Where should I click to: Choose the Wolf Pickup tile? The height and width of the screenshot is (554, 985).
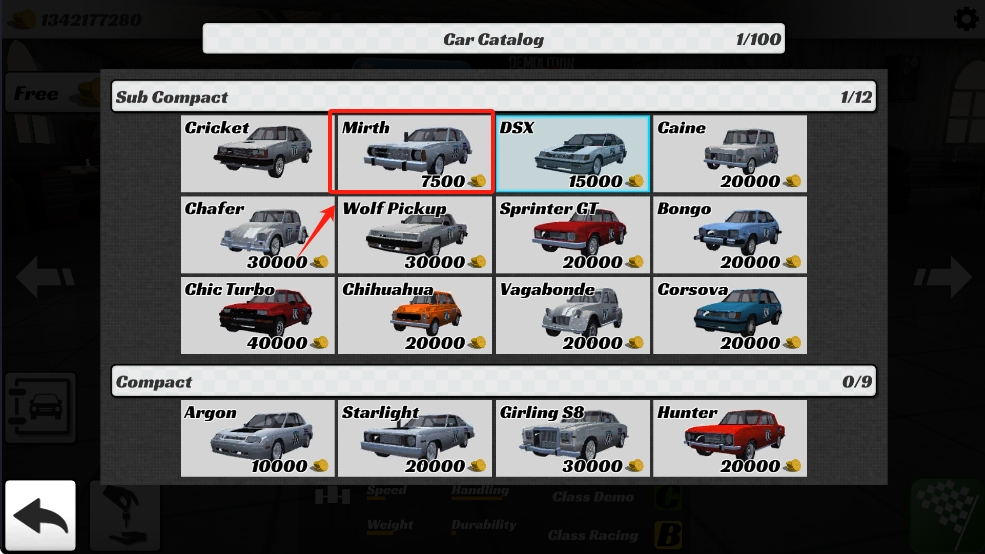(414, 234)
